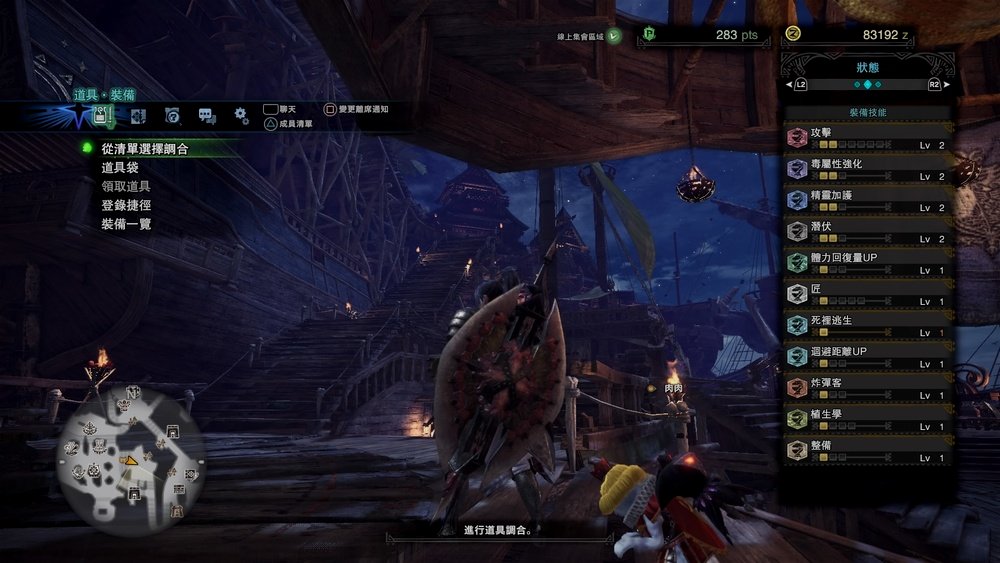1000x563 pixels.
Task: Select the 攻擊 skill row
Action: pos(866,138)
